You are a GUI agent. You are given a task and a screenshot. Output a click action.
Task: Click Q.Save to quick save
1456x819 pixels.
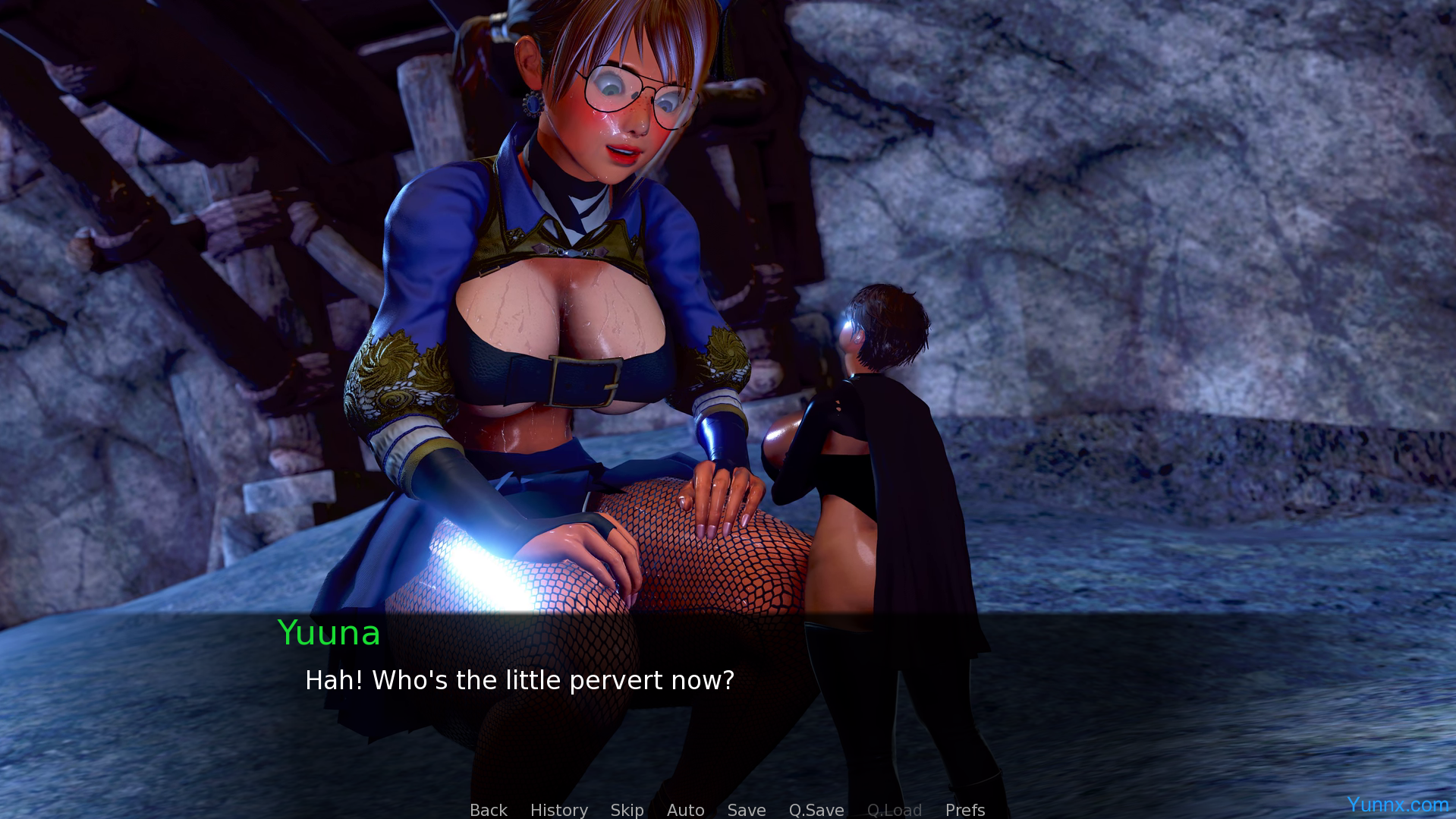point(816,810)
